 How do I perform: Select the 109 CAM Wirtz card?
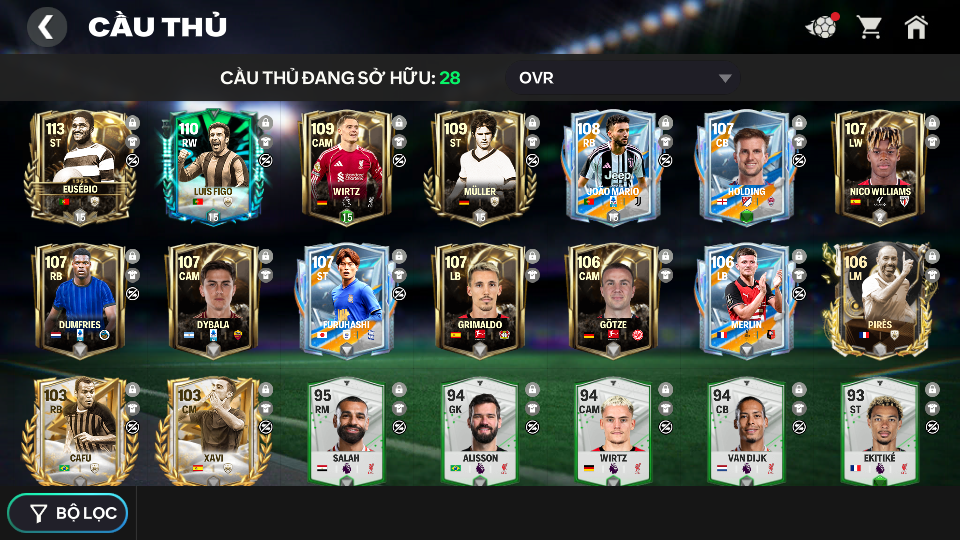pos(346,166)
